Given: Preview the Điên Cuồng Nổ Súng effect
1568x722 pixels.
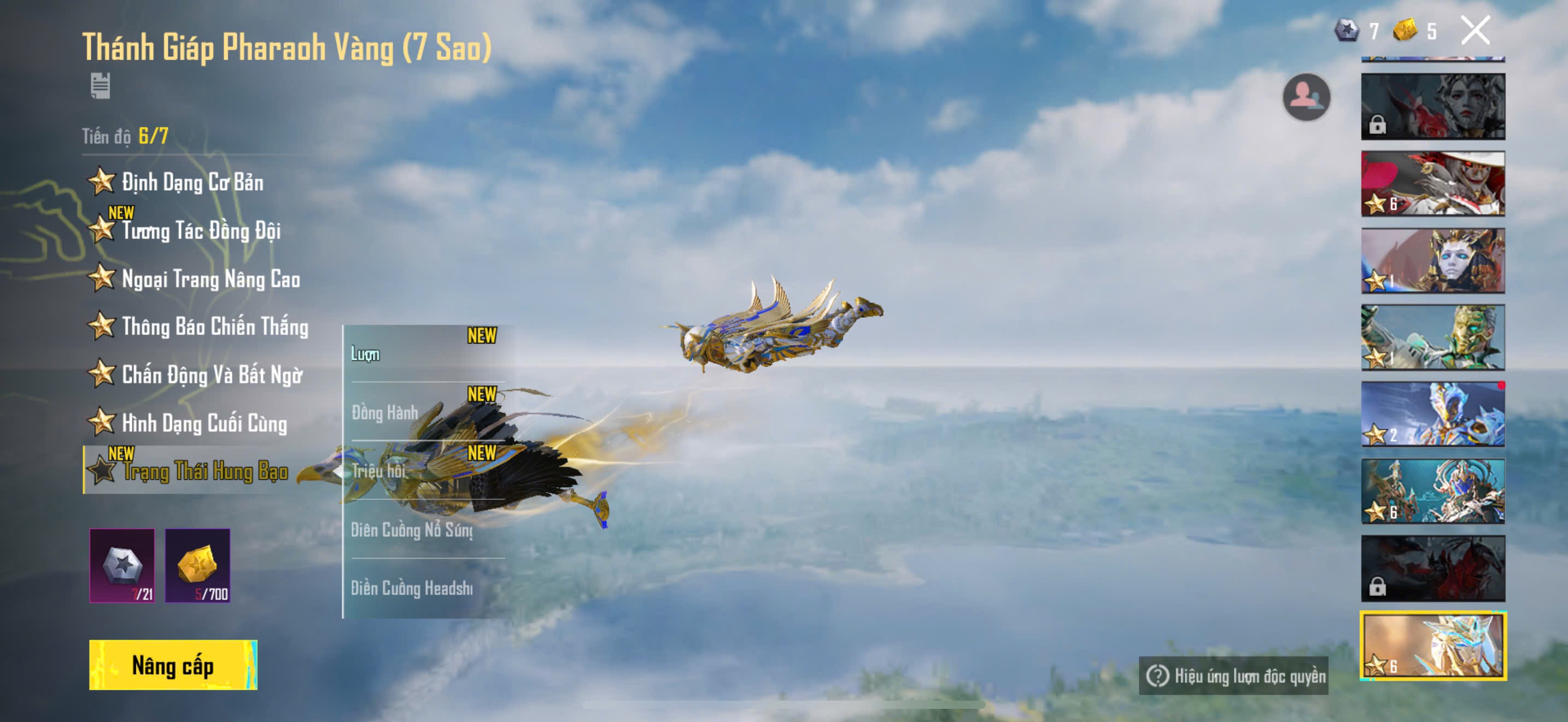Looking at the screenshot, I should tap(425, 529).
